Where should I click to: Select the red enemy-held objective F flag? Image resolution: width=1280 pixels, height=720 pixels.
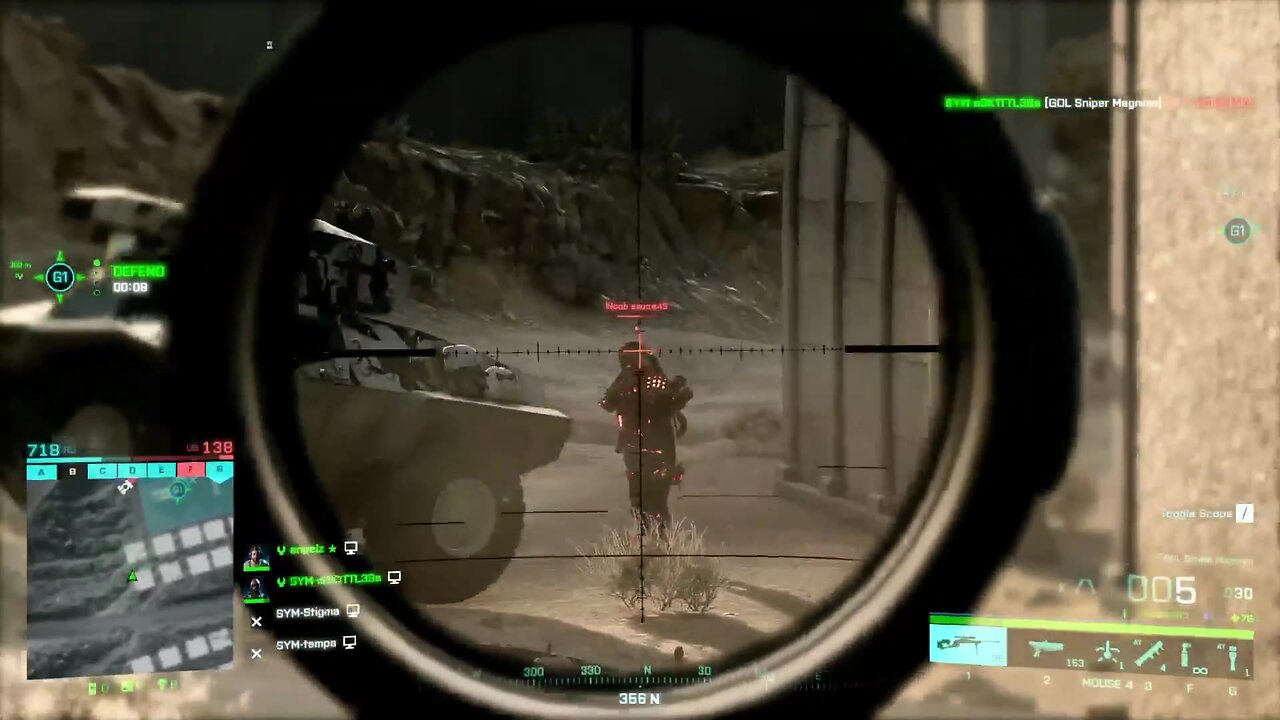pyautogui.click(x=190, y=470)
